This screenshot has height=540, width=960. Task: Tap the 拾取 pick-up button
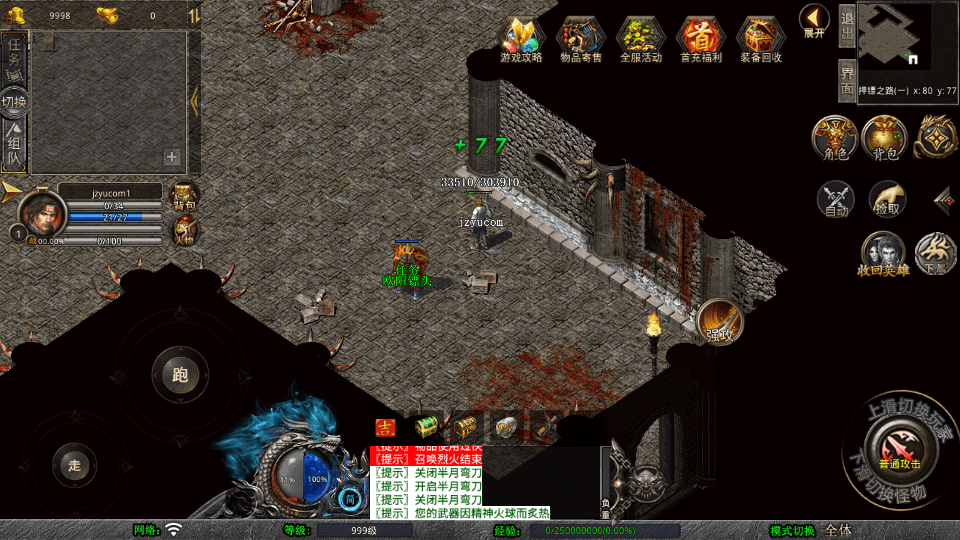click(887, 198)
